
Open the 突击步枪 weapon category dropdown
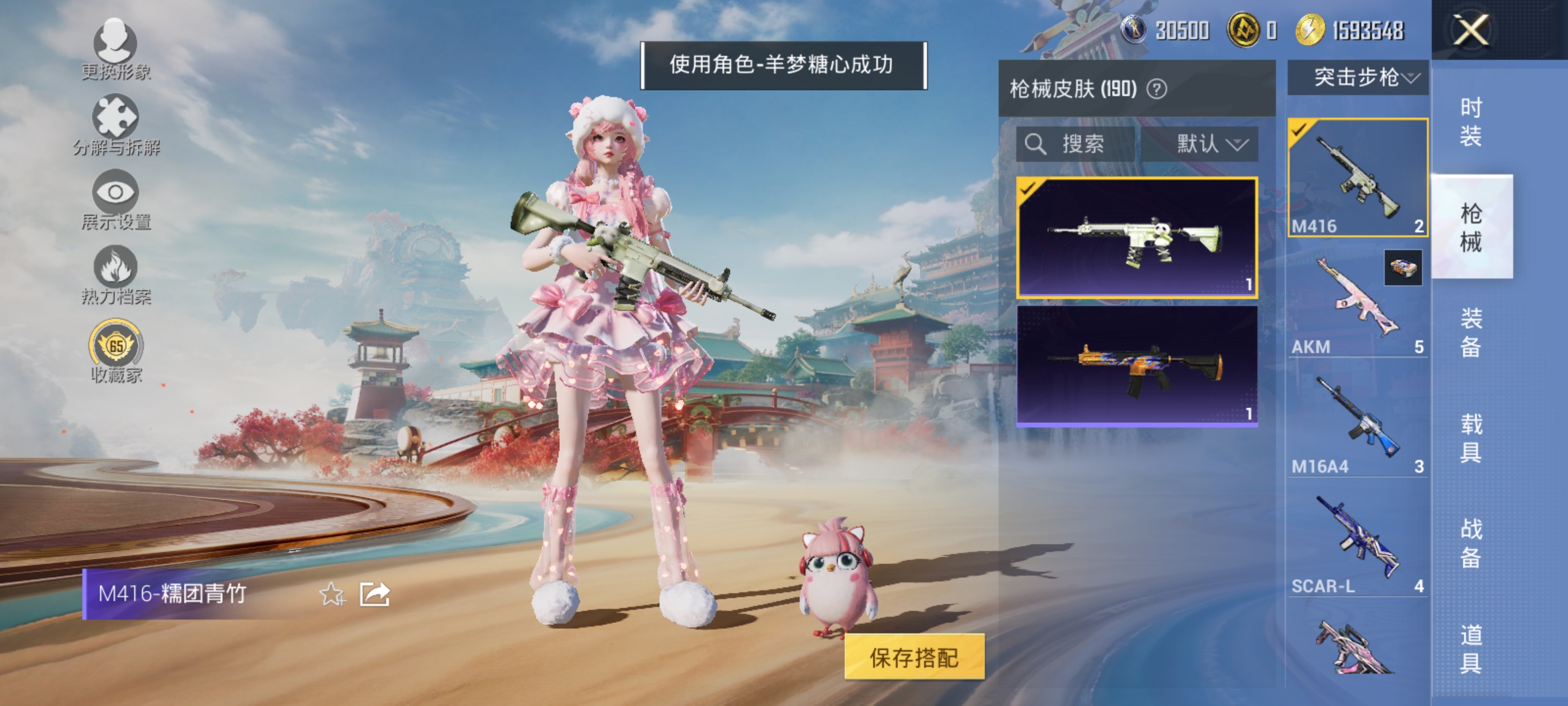(1365, 77)
